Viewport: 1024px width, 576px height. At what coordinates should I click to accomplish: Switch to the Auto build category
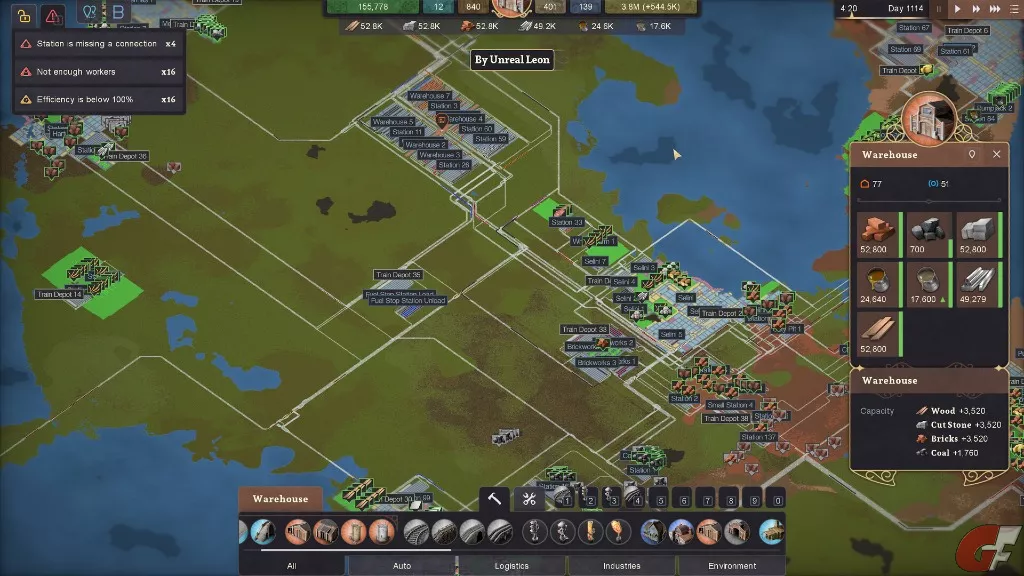click(x=402, y=566)
